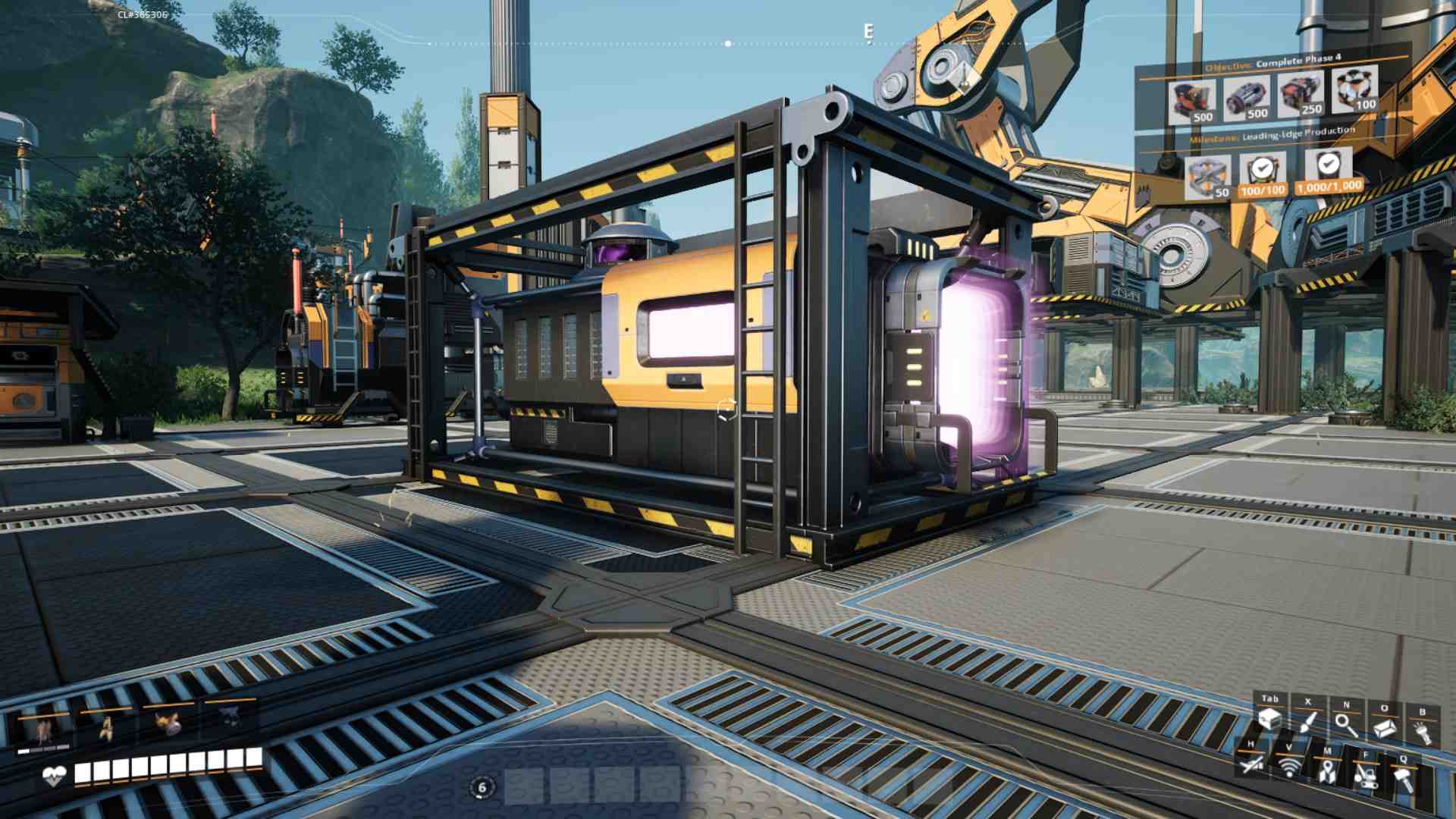Select the Wi-Fi signal scanner icon
Image resolution: width=1456 pixels, height=819 pixels.
(x=1288, y=767)
